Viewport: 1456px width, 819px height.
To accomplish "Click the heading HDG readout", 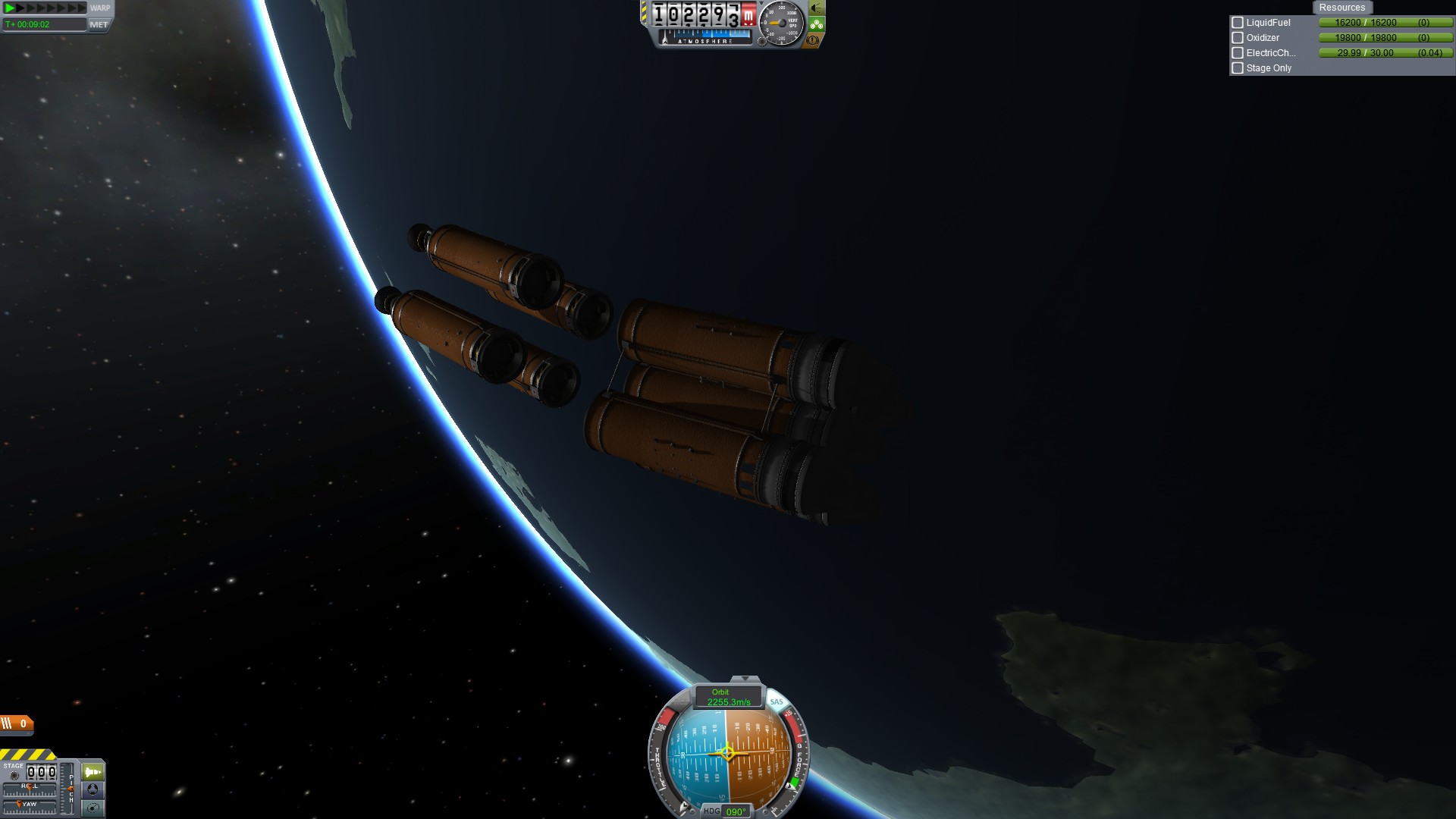I will click(x=726, y=811).
